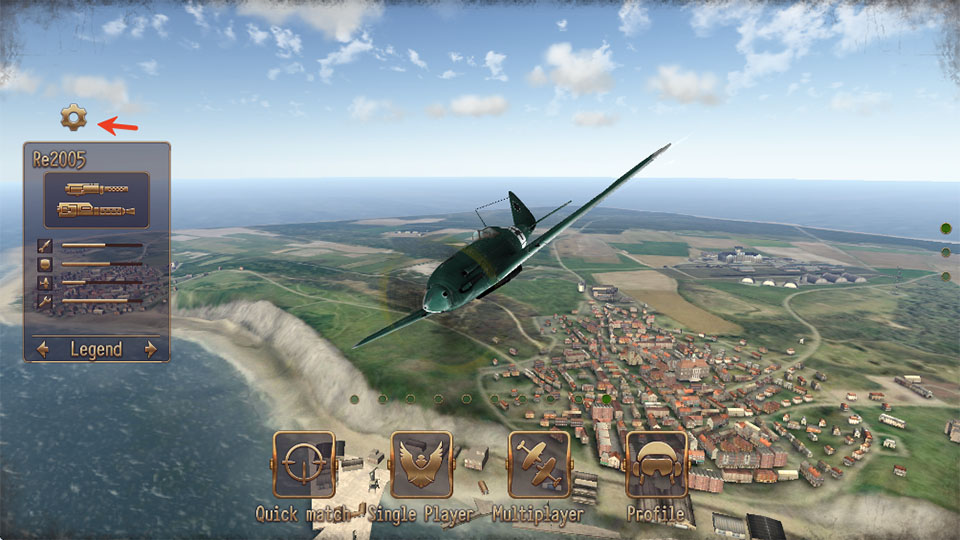Open the gear settings icon

(x=73, y=118)
